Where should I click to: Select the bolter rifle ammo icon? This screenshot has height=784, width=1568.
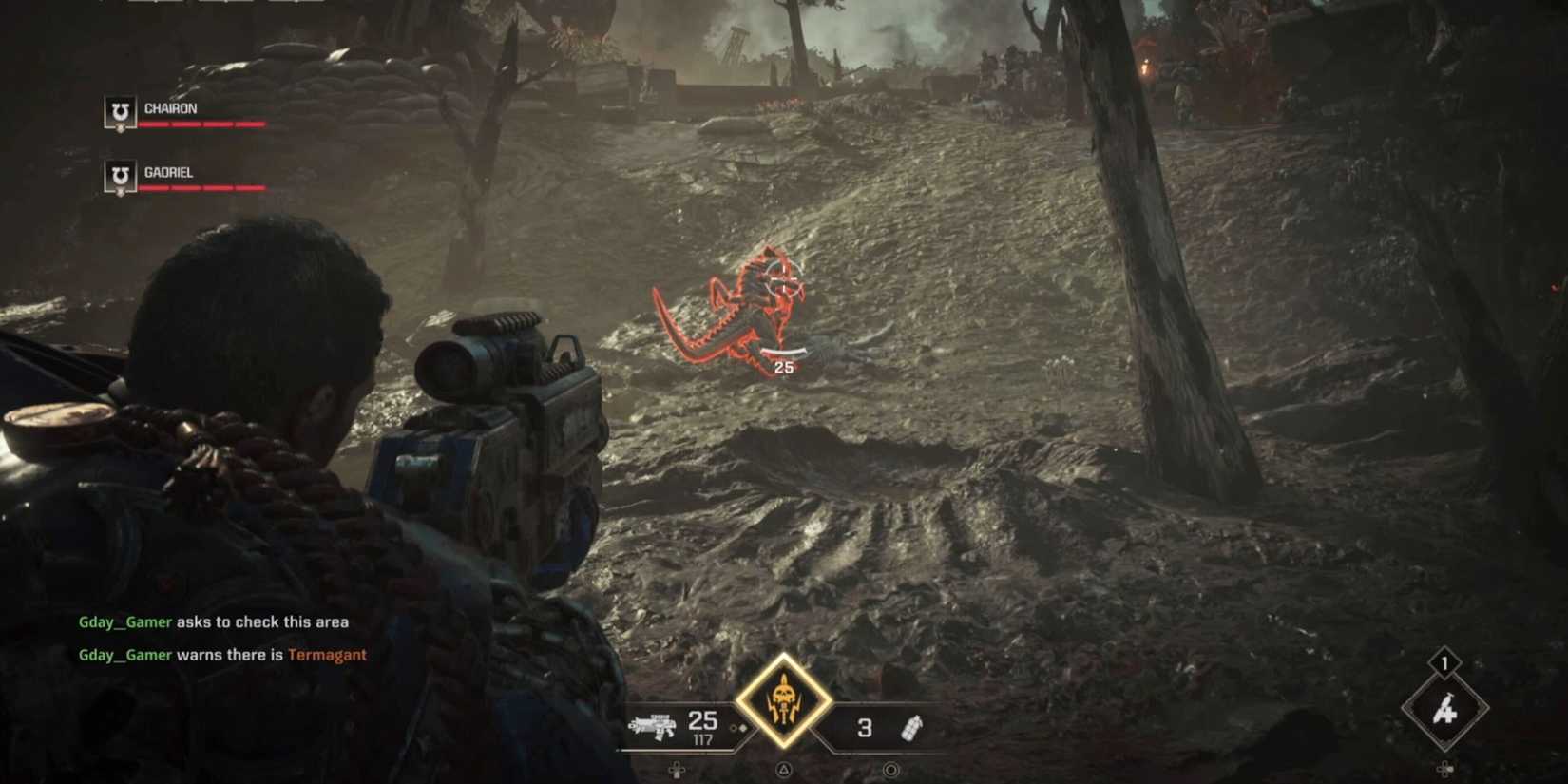[656, 727]
